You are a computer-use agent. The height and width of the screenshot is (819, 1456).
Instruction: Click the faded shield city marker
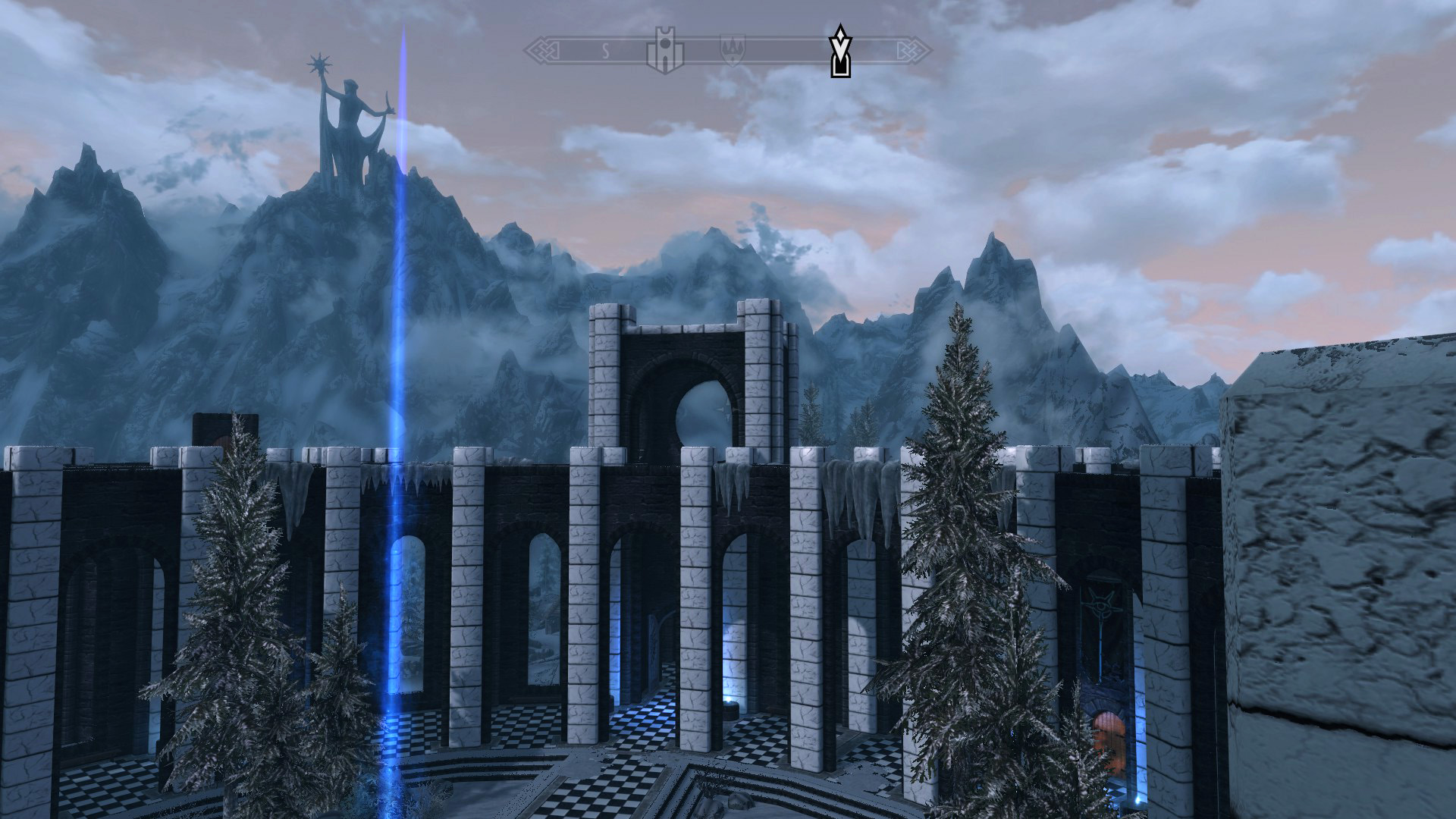coord(732,50)
